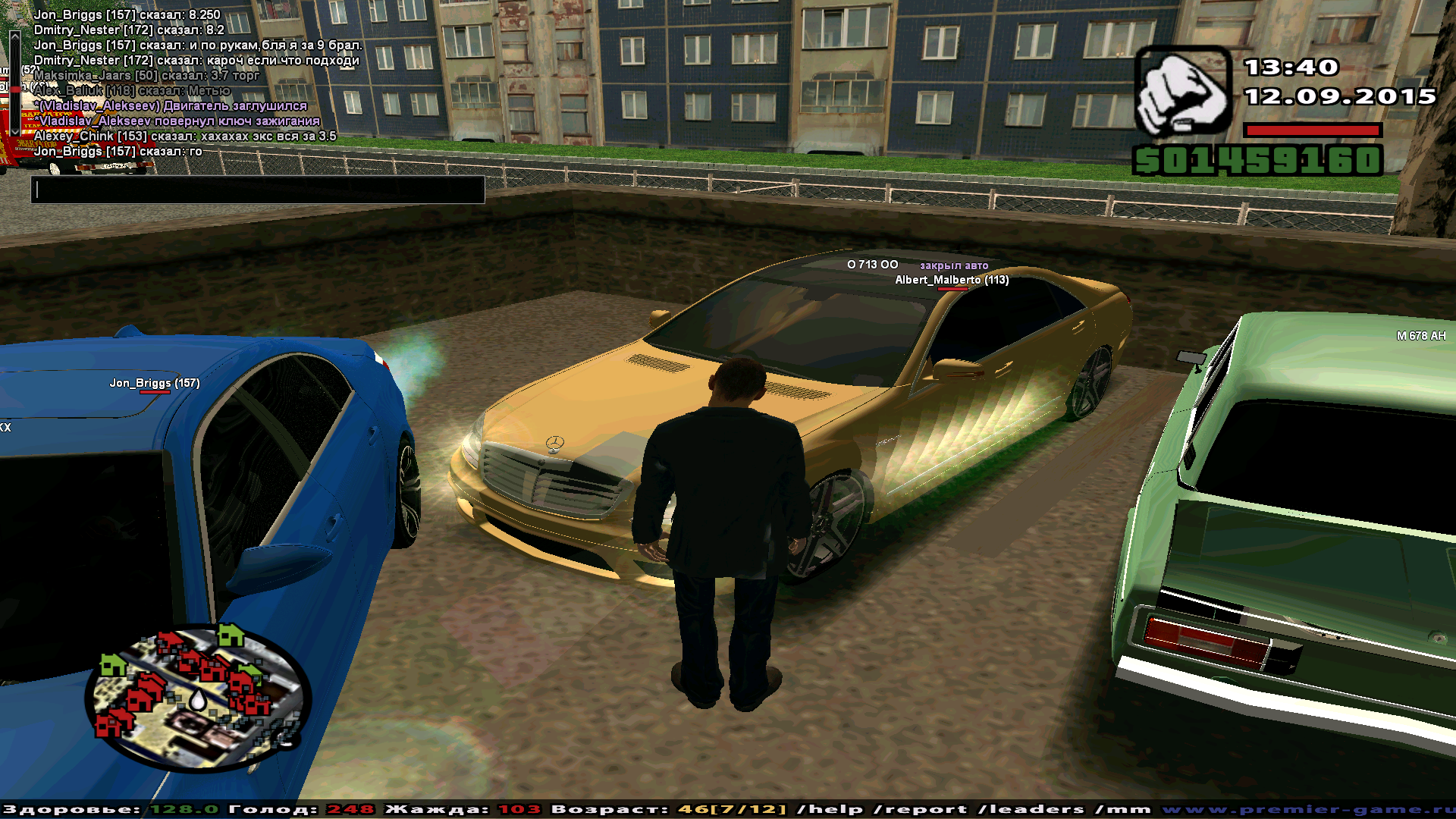Click the chat scrollbar down arrow

point(14,132)
